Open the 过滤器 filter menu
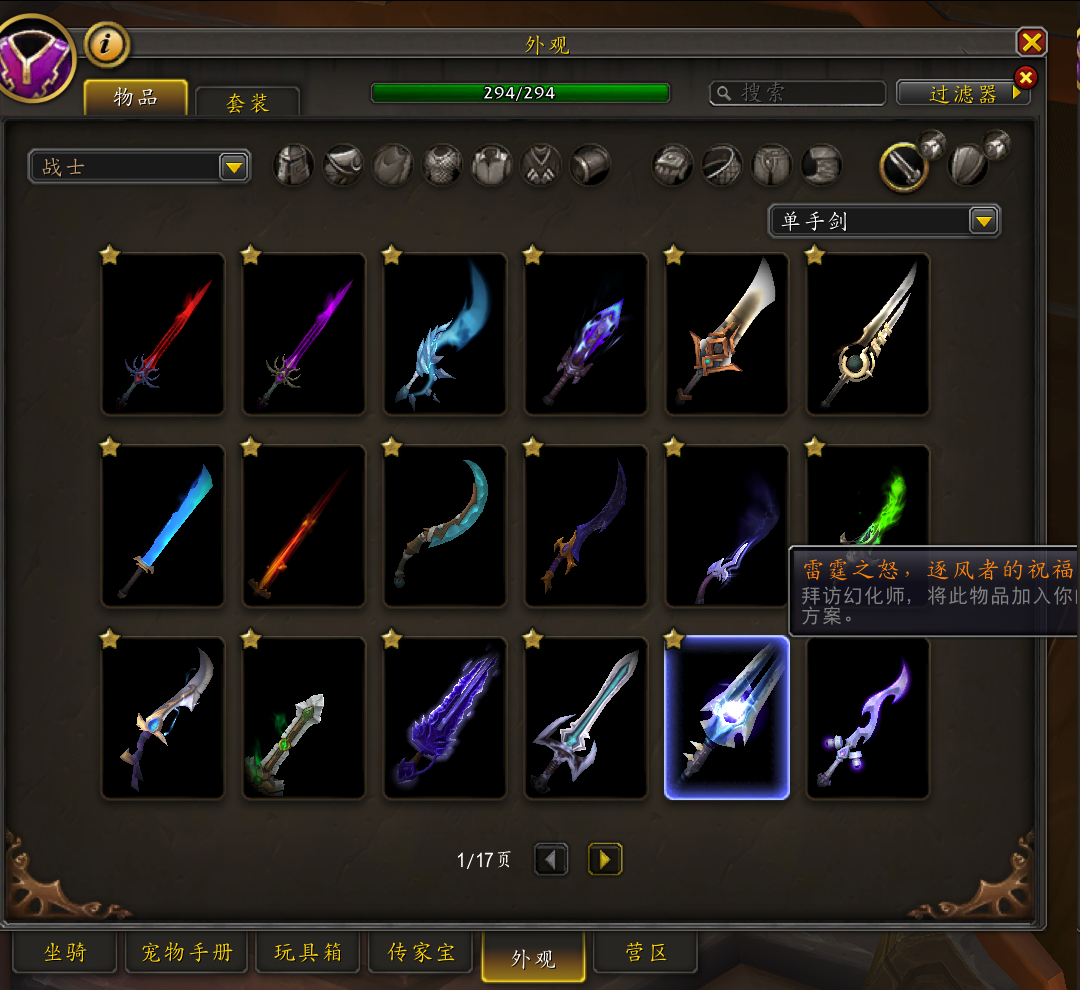The height and width of the screenshot is (990, 1080). (963, 93)
